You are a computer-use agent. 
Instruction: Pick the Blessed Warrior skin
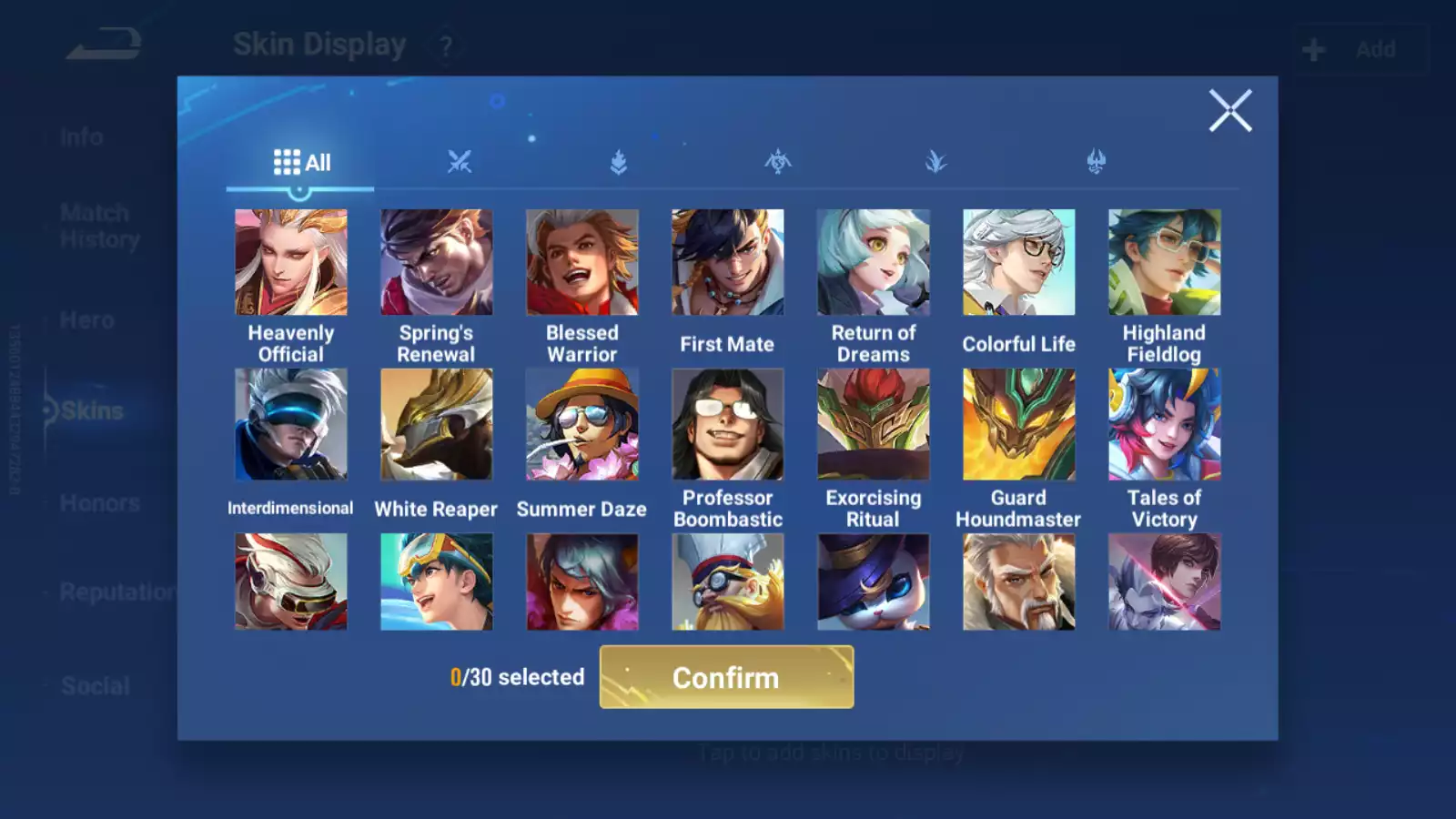click(x=582, y=263)
